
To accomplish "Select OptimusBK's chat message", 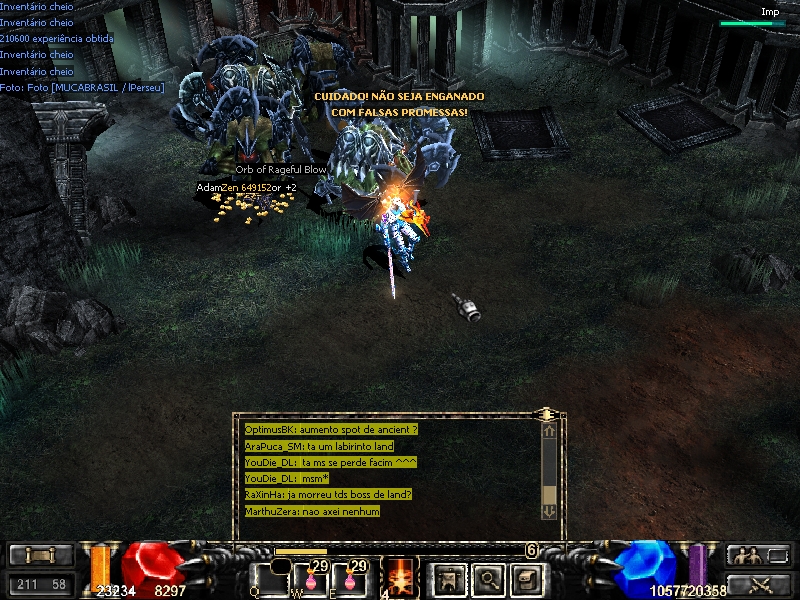I will point(331,429).
